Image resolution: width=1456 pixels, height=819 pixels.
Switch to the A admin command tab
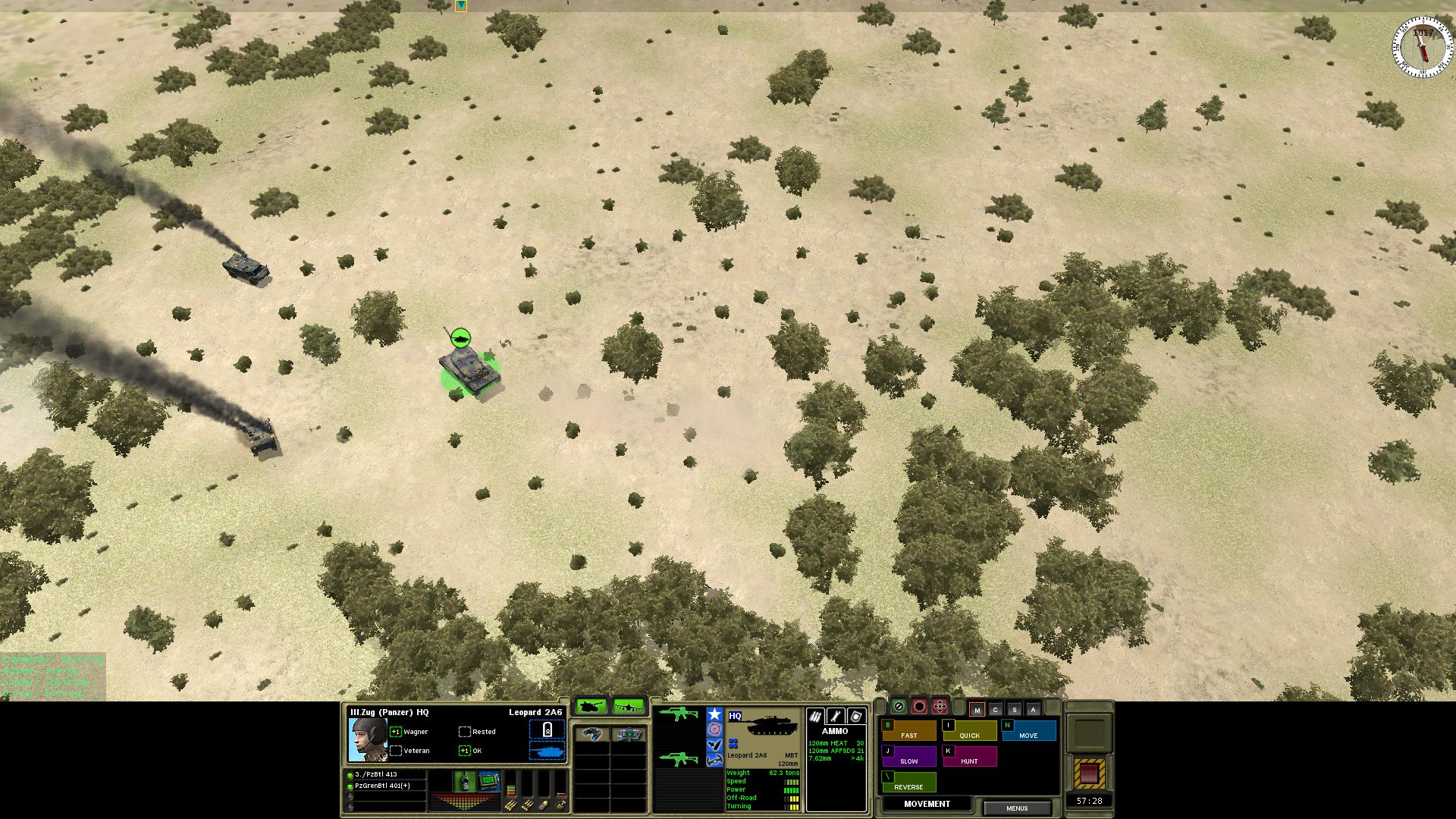coord(1033,710)
